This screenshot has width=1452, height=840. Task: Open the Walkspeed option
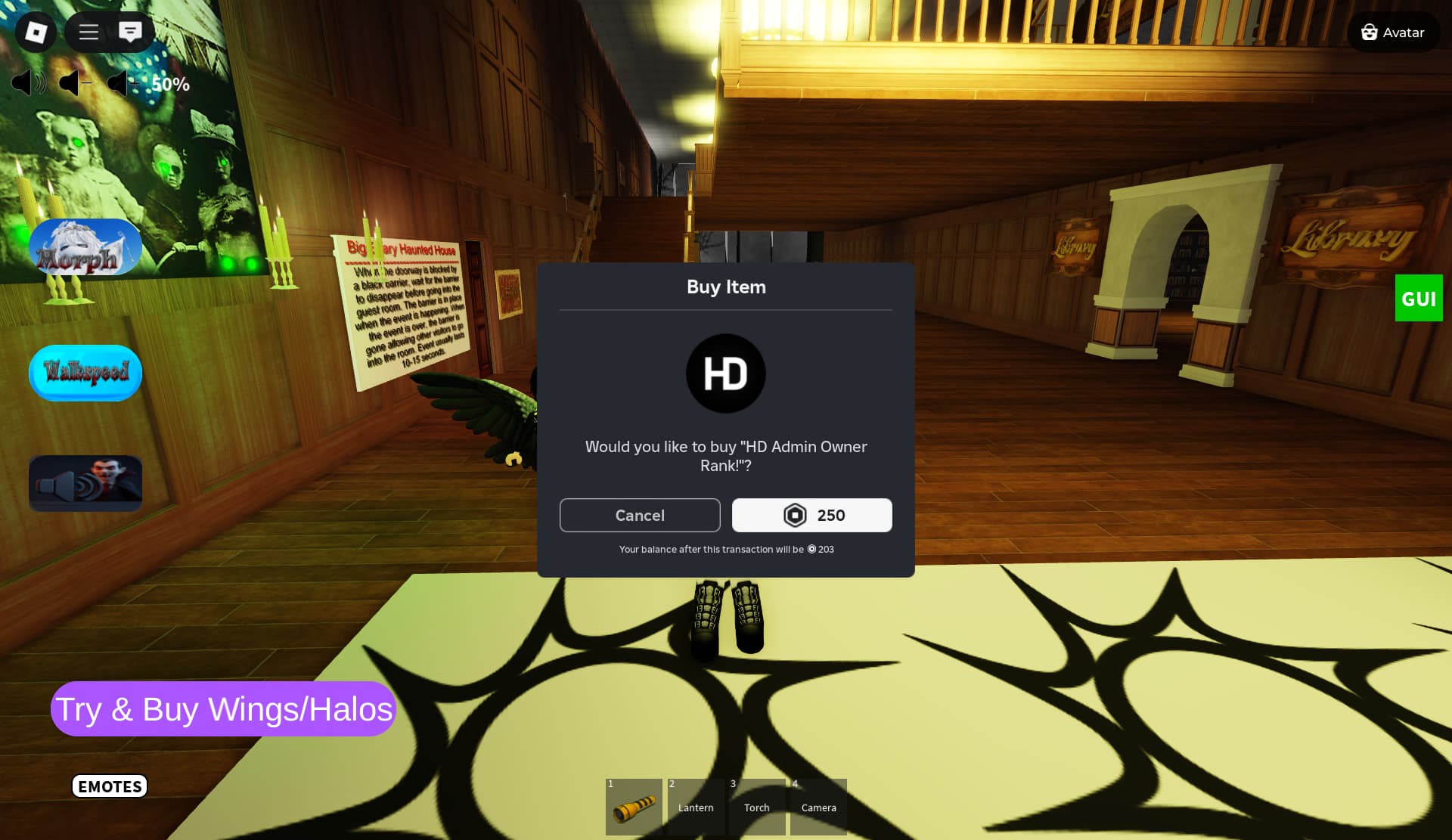[x=85, y=373]
